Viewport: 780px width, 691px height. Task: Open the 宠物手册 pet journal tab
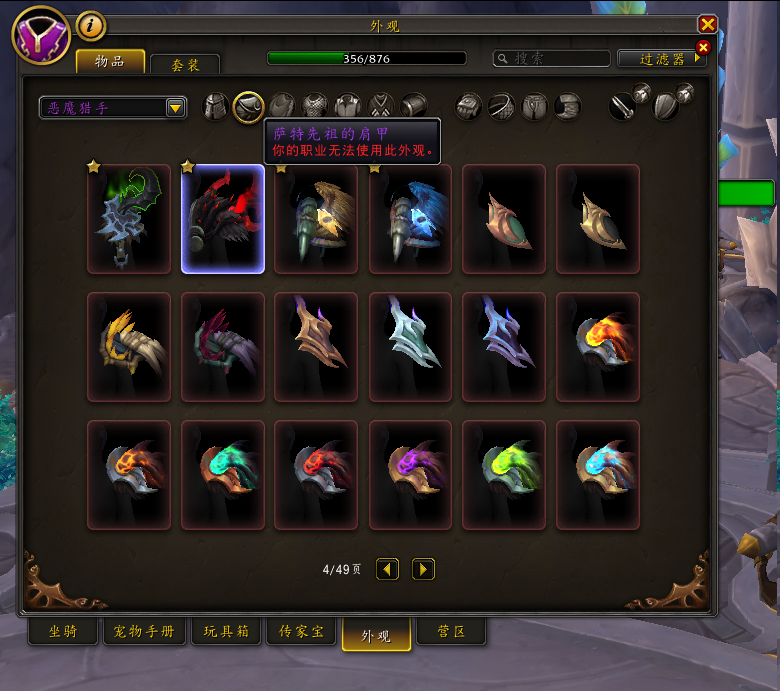point(144,632)
